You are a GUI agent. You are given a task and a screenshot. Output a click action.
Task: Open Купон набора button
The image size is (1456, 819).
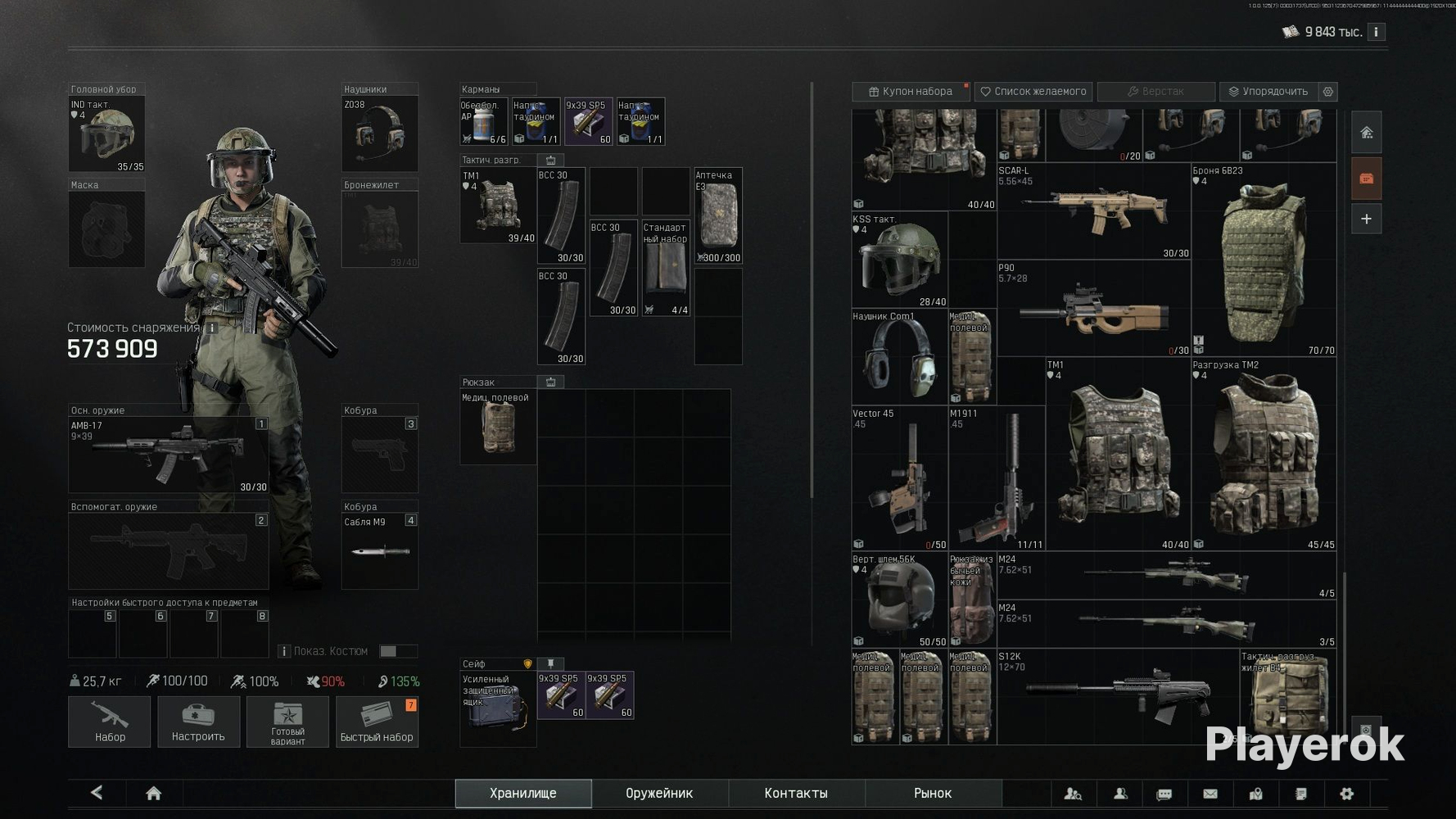[x=910, y=91]
